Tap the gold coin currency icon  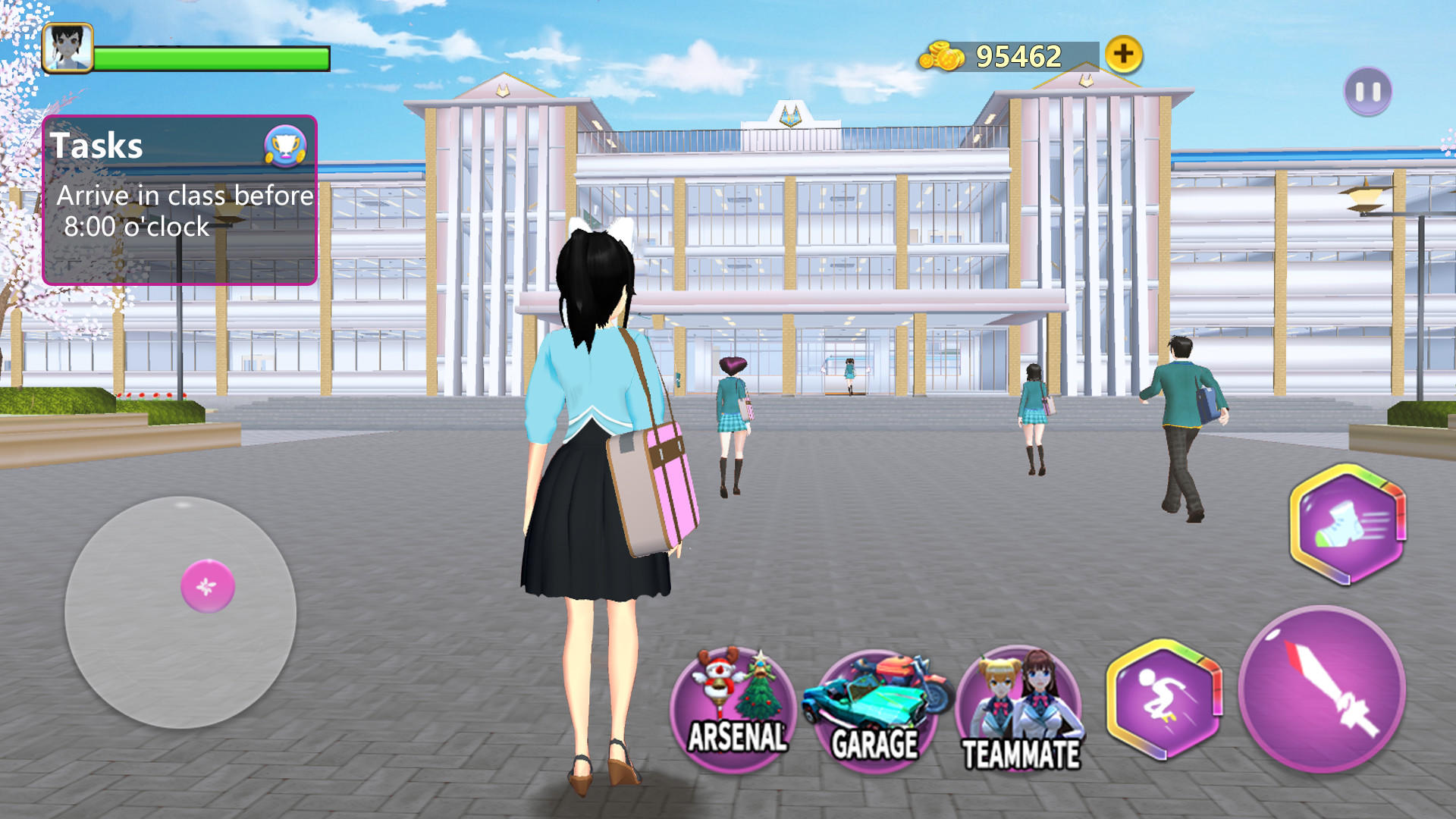click(x=942, y=55)
